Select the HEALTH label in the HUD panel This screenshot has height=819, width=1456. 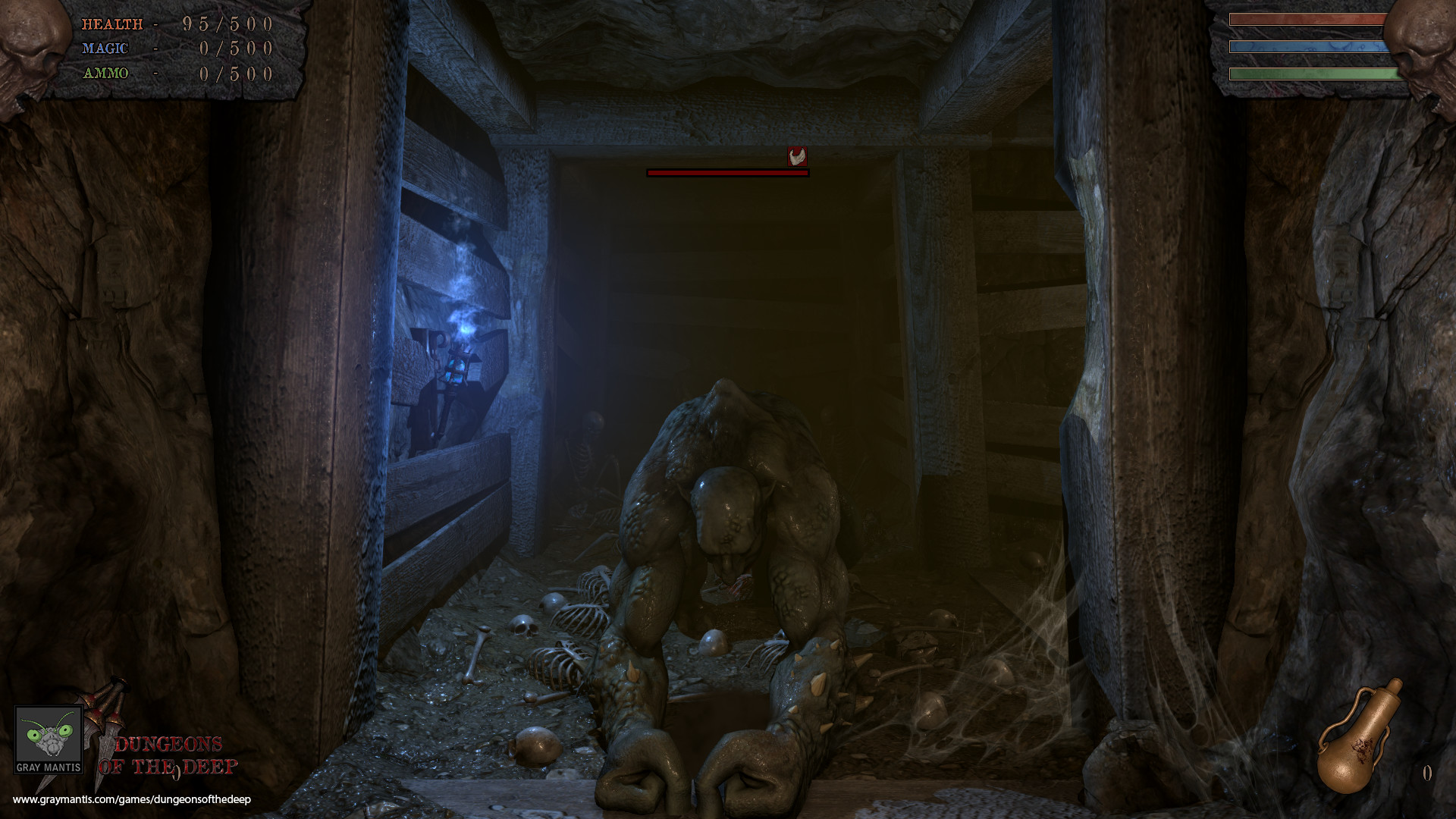[112, 24]
